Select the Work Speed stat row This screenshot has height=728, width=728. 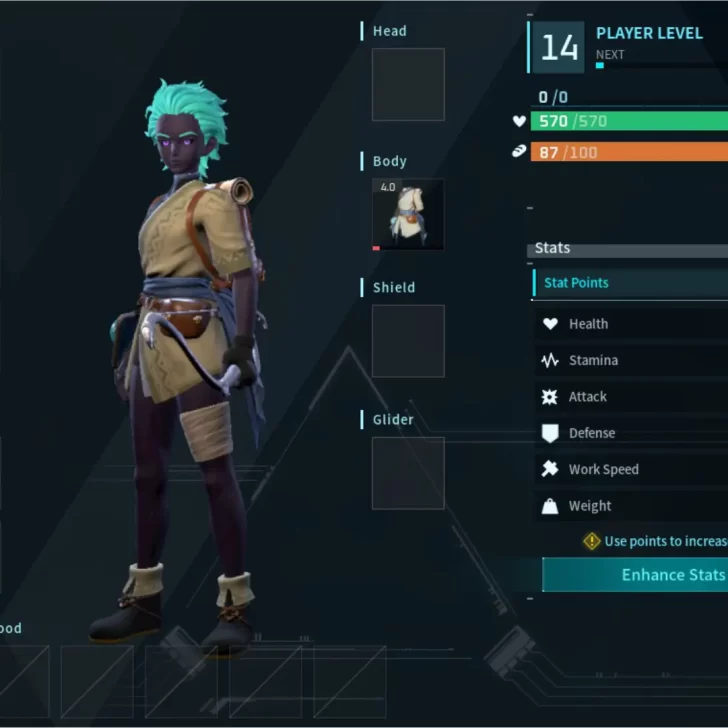tap(632, 469)
